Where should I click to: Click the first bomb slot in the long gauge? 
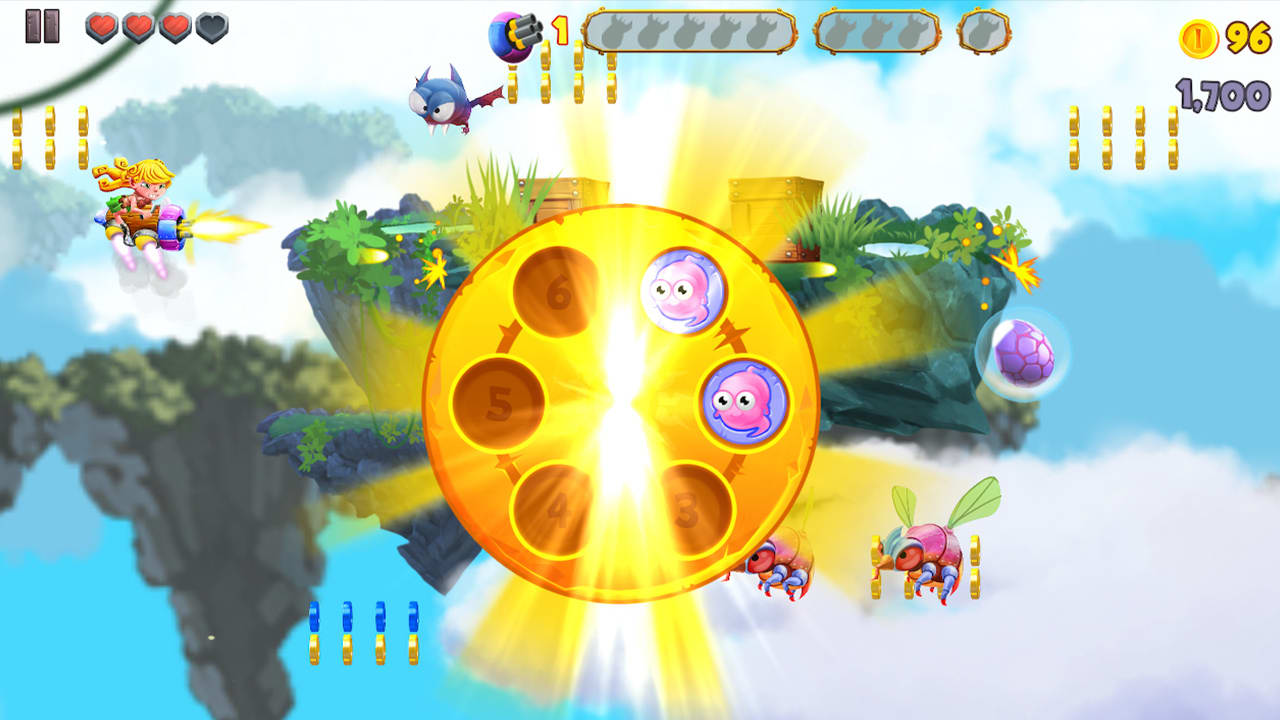(x=616, y=31)
